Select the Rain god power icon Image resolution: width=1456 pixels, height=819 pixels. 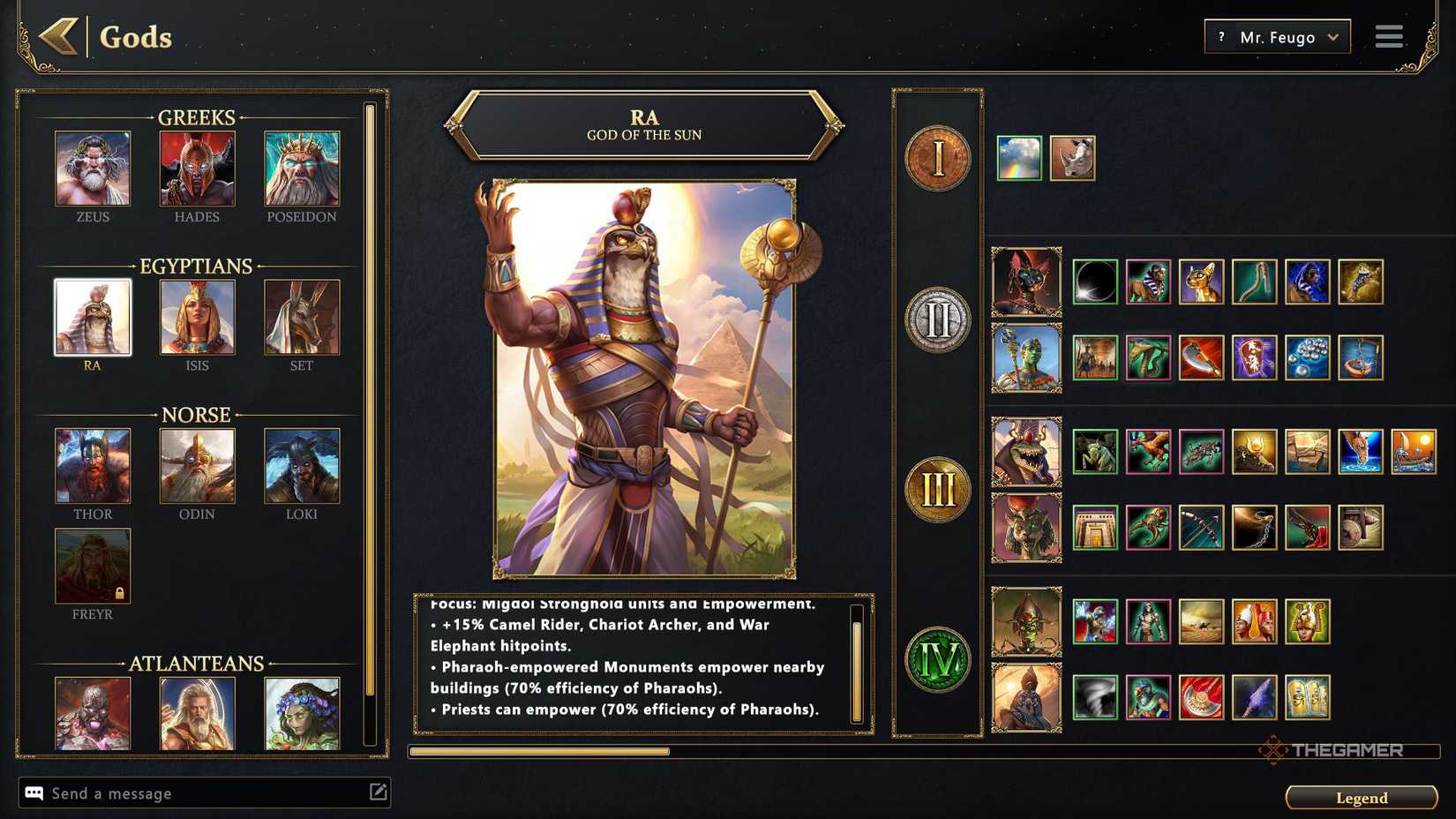(x=1017, y=157)
